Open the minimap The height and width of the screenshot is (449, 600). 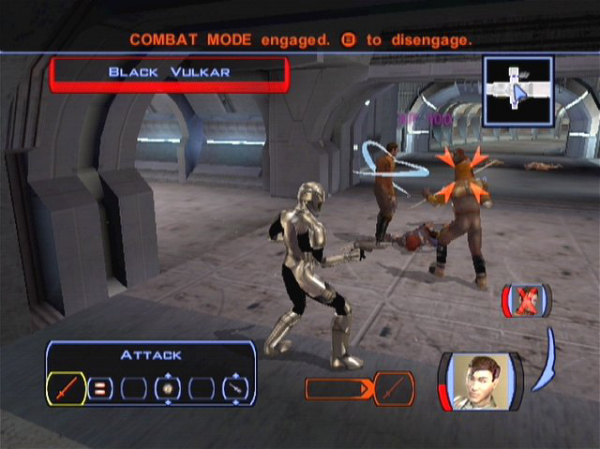[517, 90]
